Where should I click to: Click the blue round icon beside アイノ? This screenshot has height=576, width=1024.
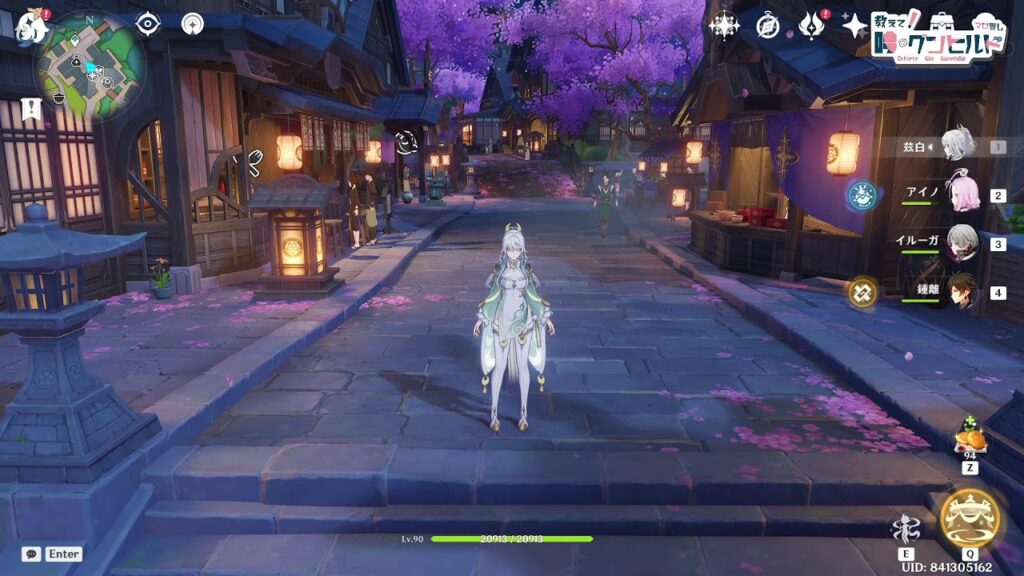tap(862, 195)
